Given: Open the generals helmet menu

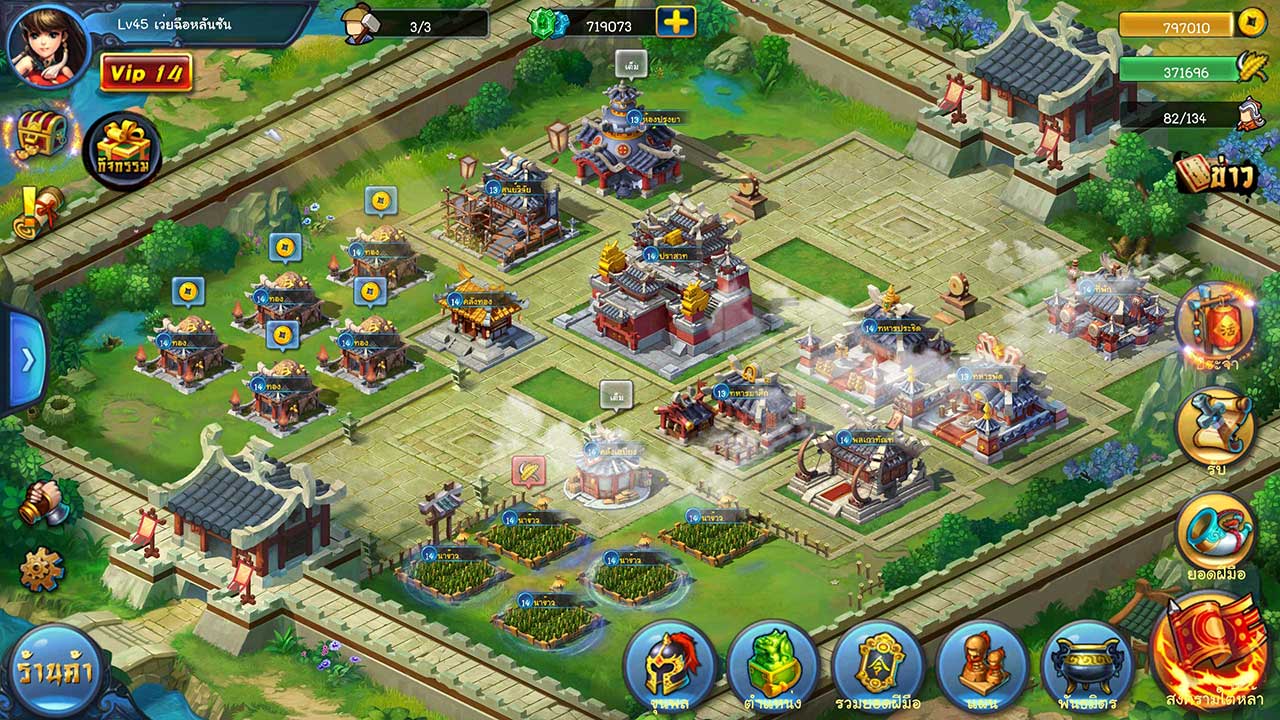Looking at the screenshot, I should coord(670,666).
